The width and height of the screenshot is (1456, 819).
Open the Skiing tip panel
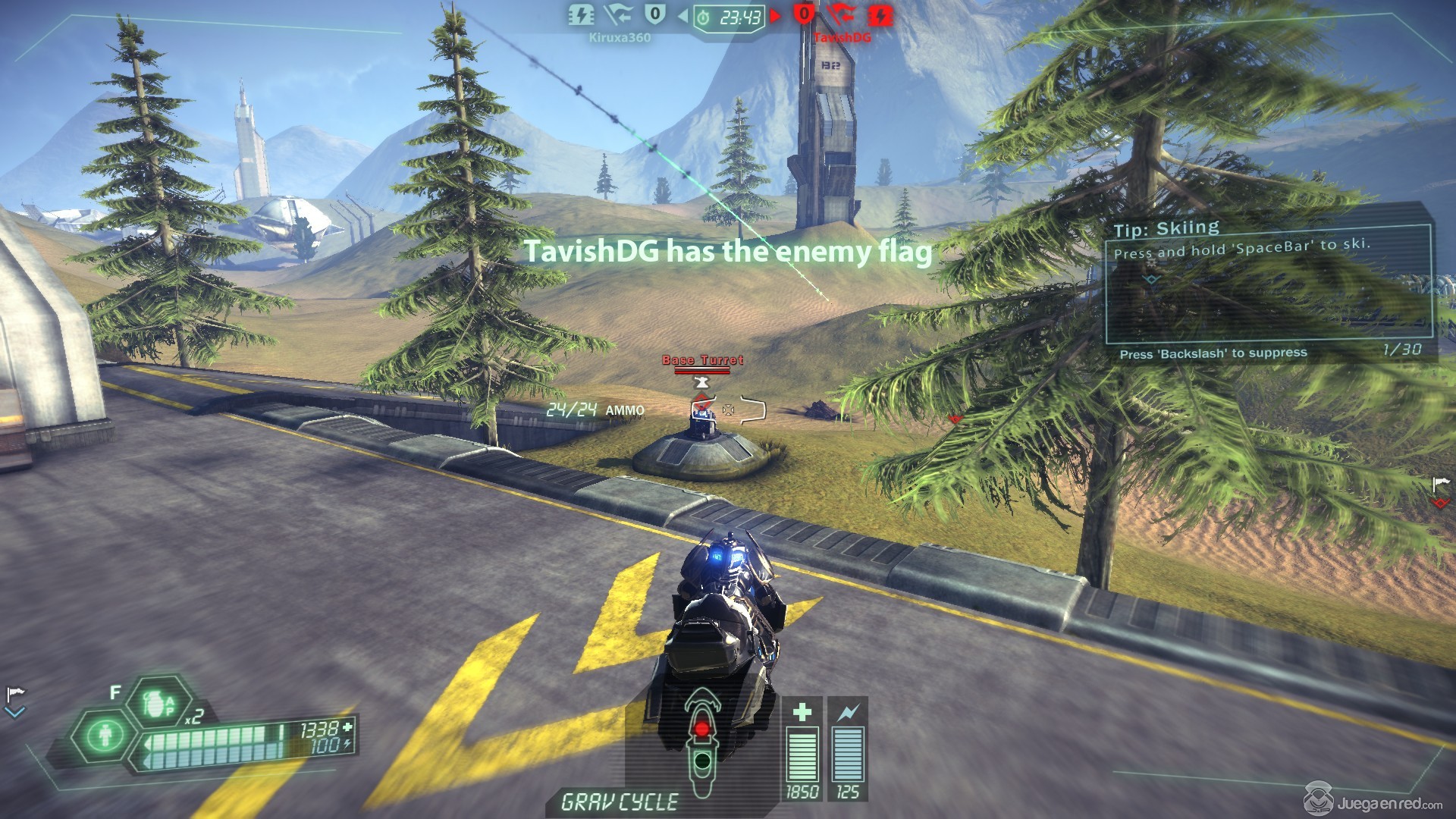click(x=1268, y=282)
